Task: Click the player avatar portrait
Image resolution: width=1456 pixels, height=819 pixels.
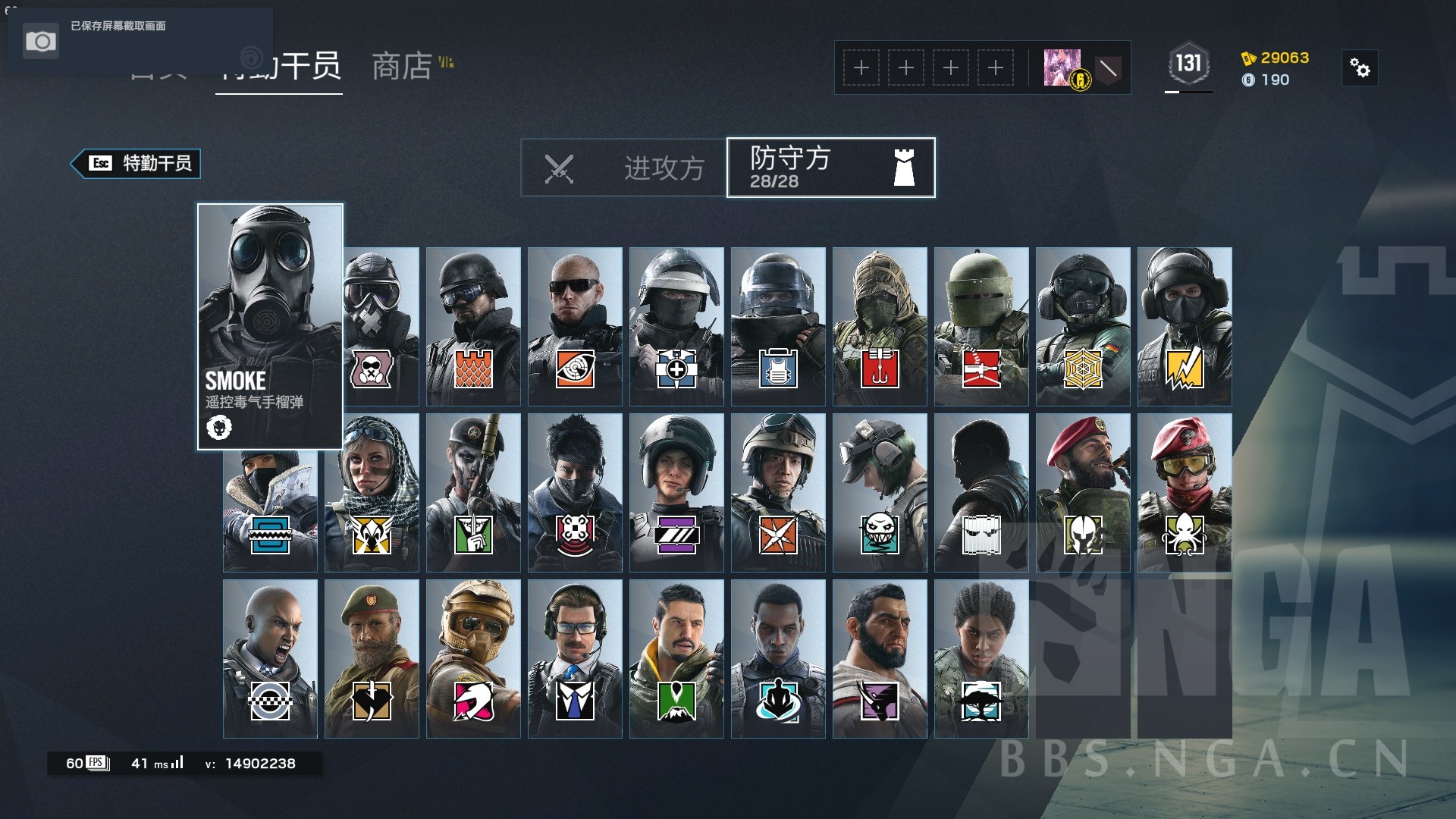Action: (1065, 67)
